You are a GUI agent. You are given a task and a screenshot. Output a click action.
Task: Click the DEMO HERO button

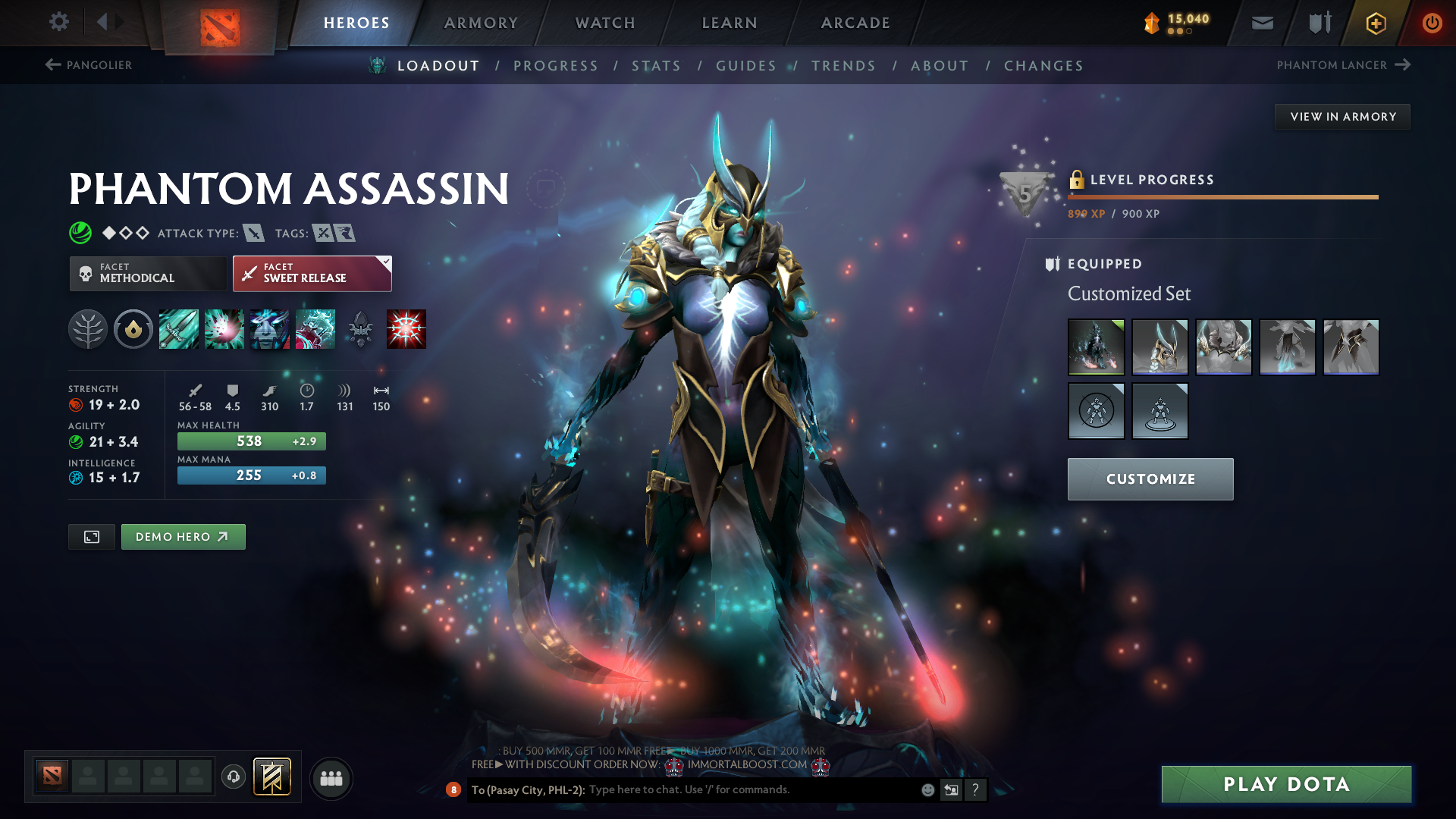183,536
